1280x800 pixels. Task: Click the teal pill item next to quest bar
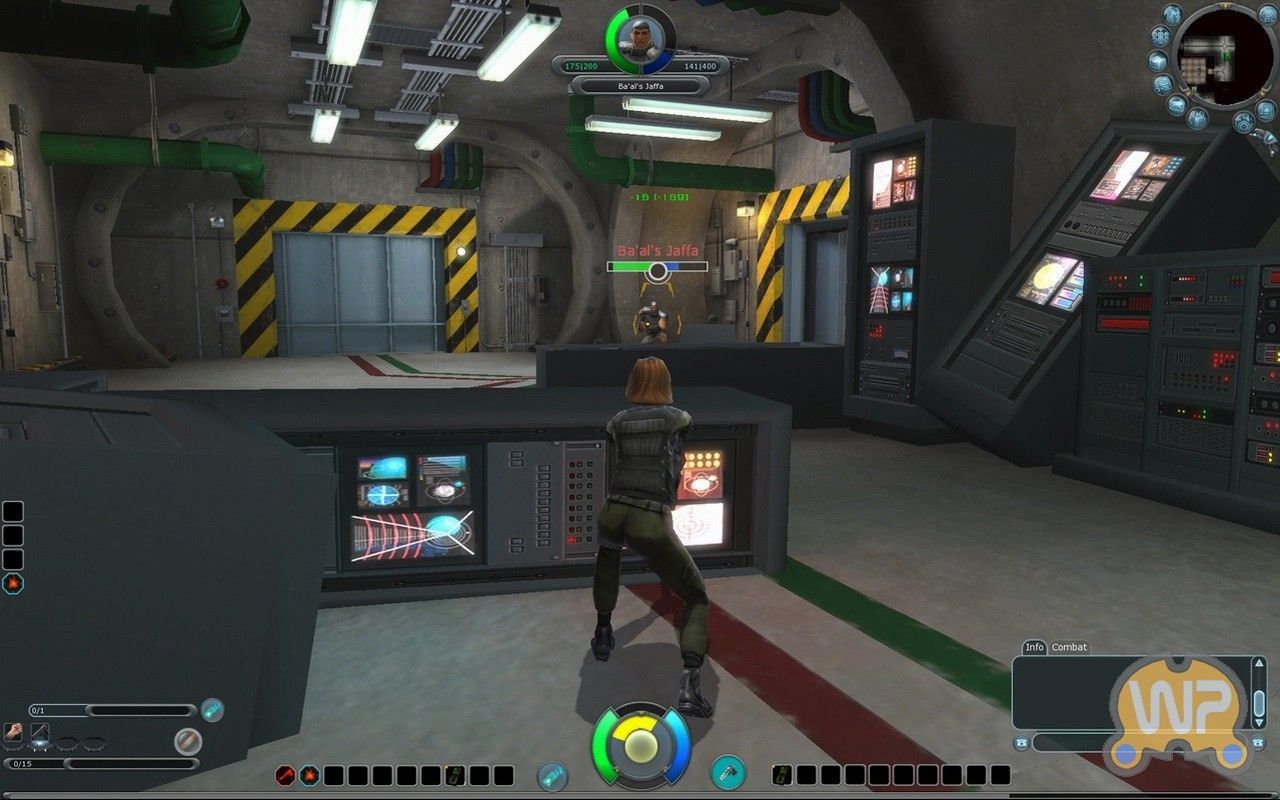pyautogui.click(x=211, y=710)
